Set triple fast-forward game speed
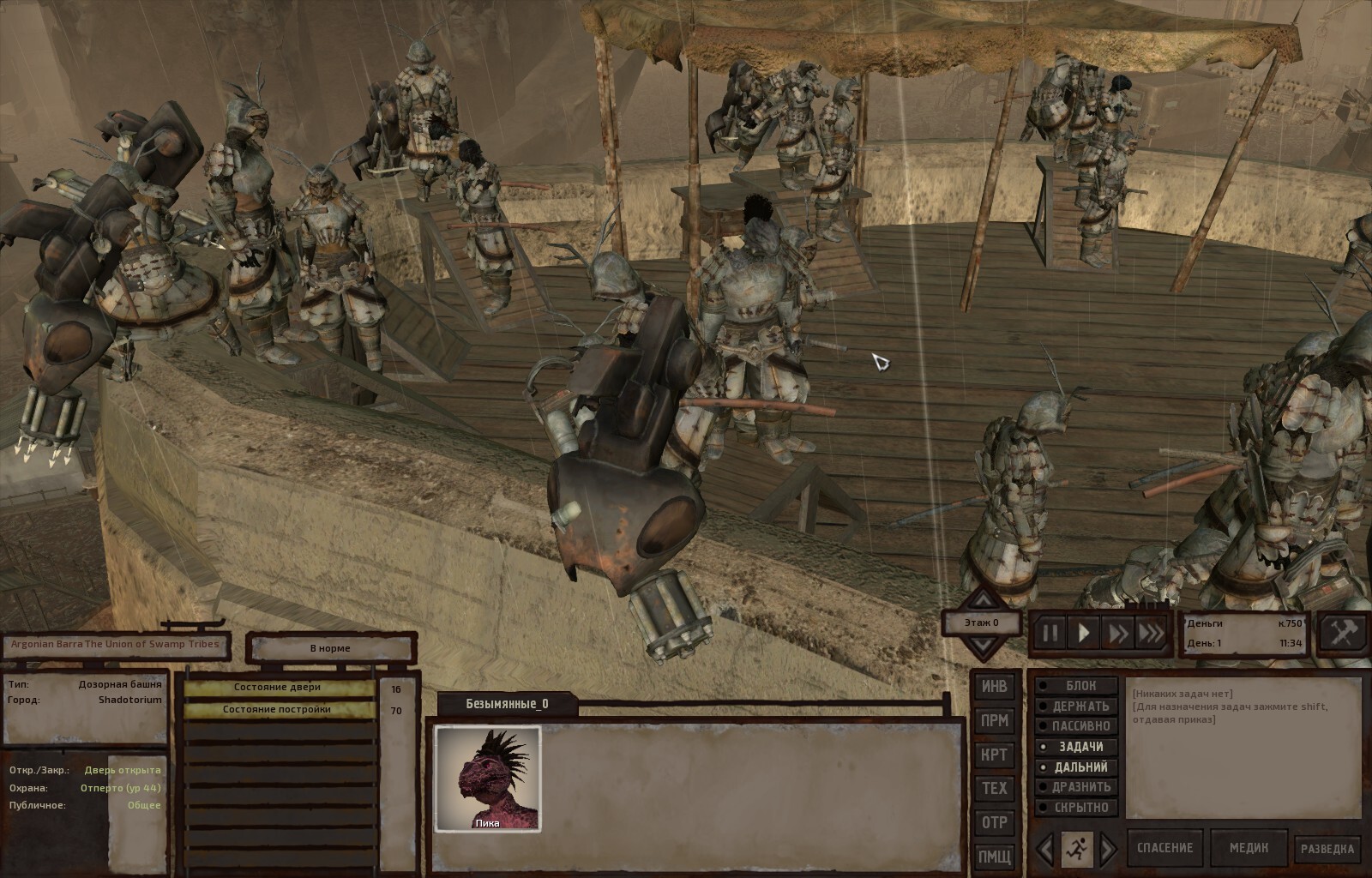The image size is (1372, 878). 1151,634
